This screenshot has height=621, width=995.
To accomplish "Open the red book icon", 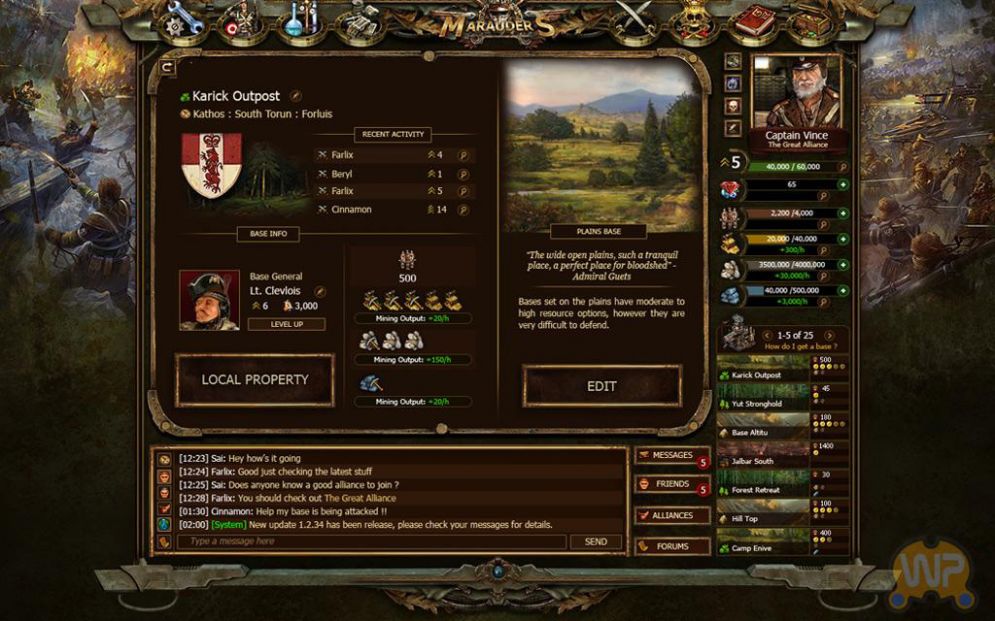I will (x=754, y=20).
